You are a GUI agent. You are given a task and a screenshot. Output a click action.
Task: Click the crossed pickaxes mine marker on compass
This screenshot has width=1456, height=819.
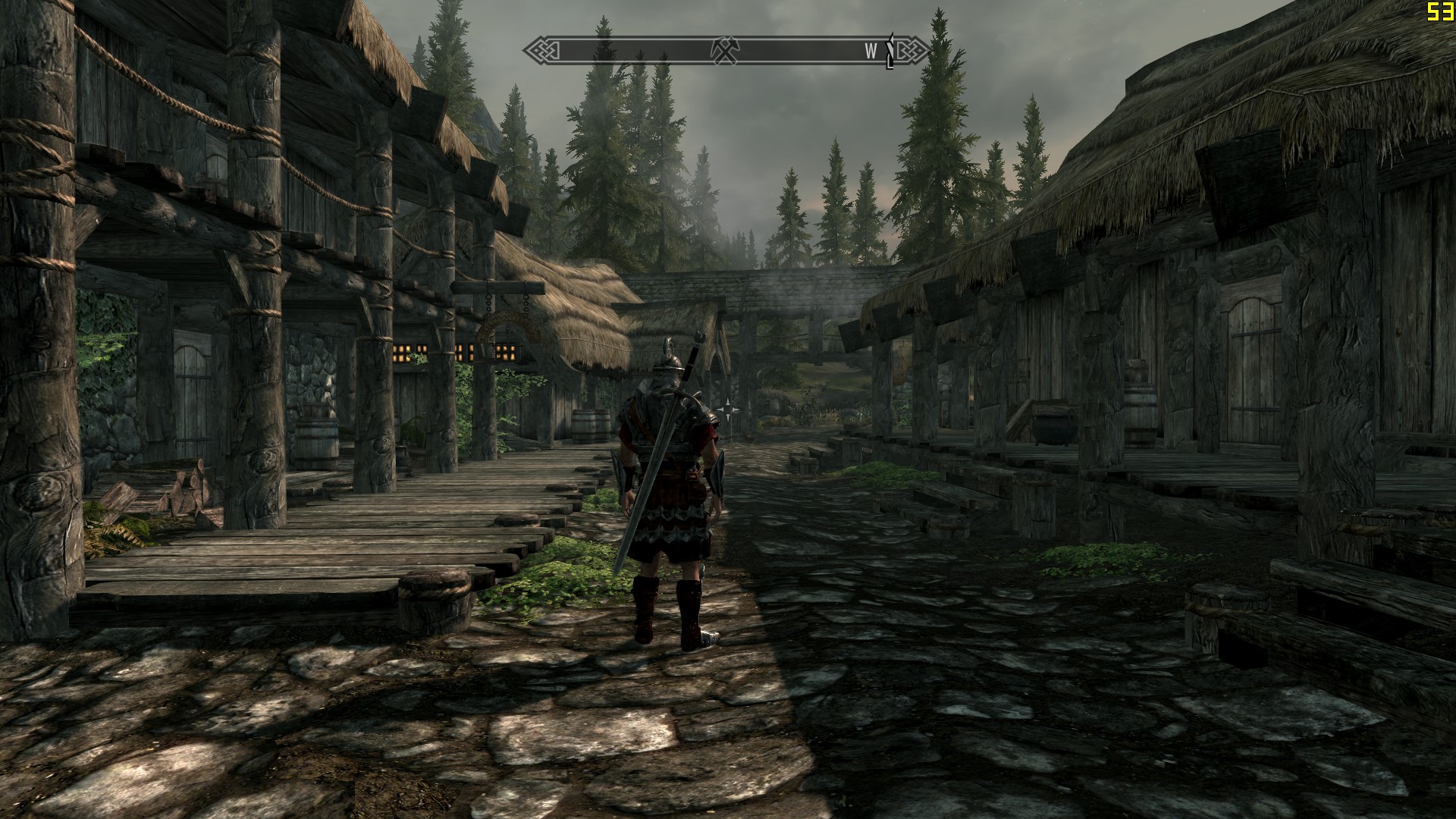tap(723, 50)
